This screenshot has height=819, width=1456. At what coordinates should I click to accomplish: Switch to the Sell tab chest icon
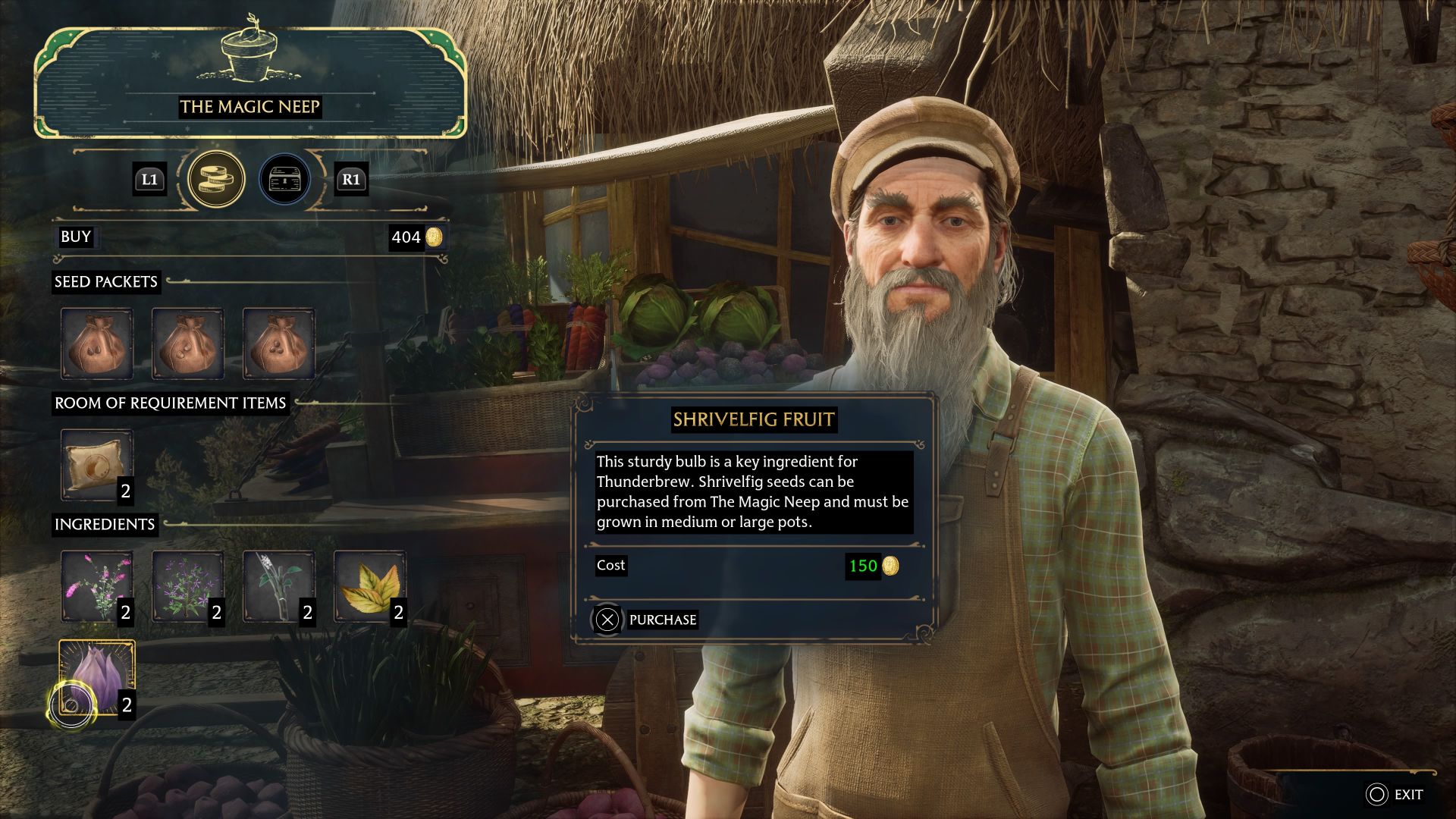click(284, 179)
